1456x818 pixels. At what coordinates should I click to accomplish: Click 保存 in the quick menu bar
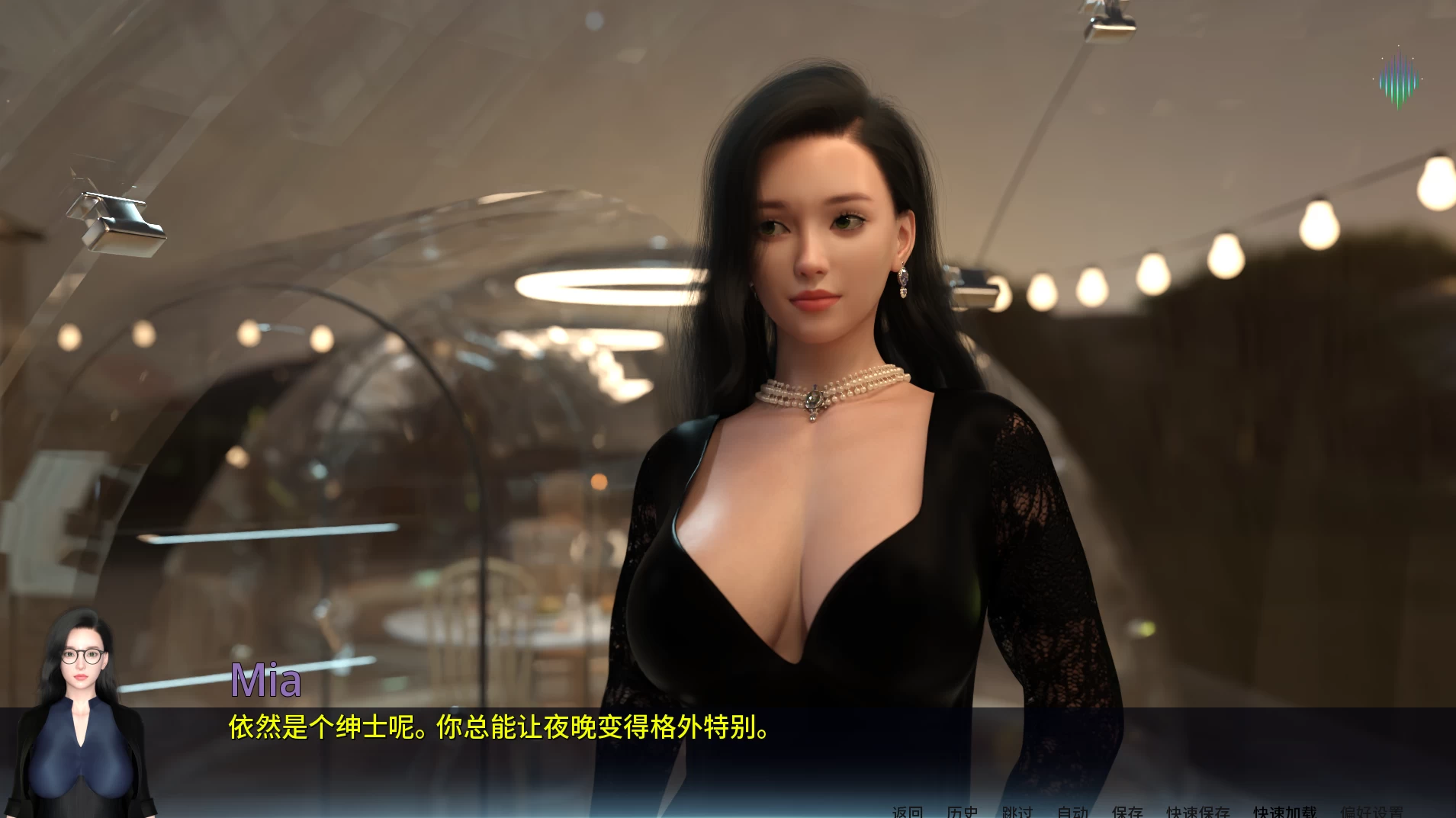[x=1129, y=812]
